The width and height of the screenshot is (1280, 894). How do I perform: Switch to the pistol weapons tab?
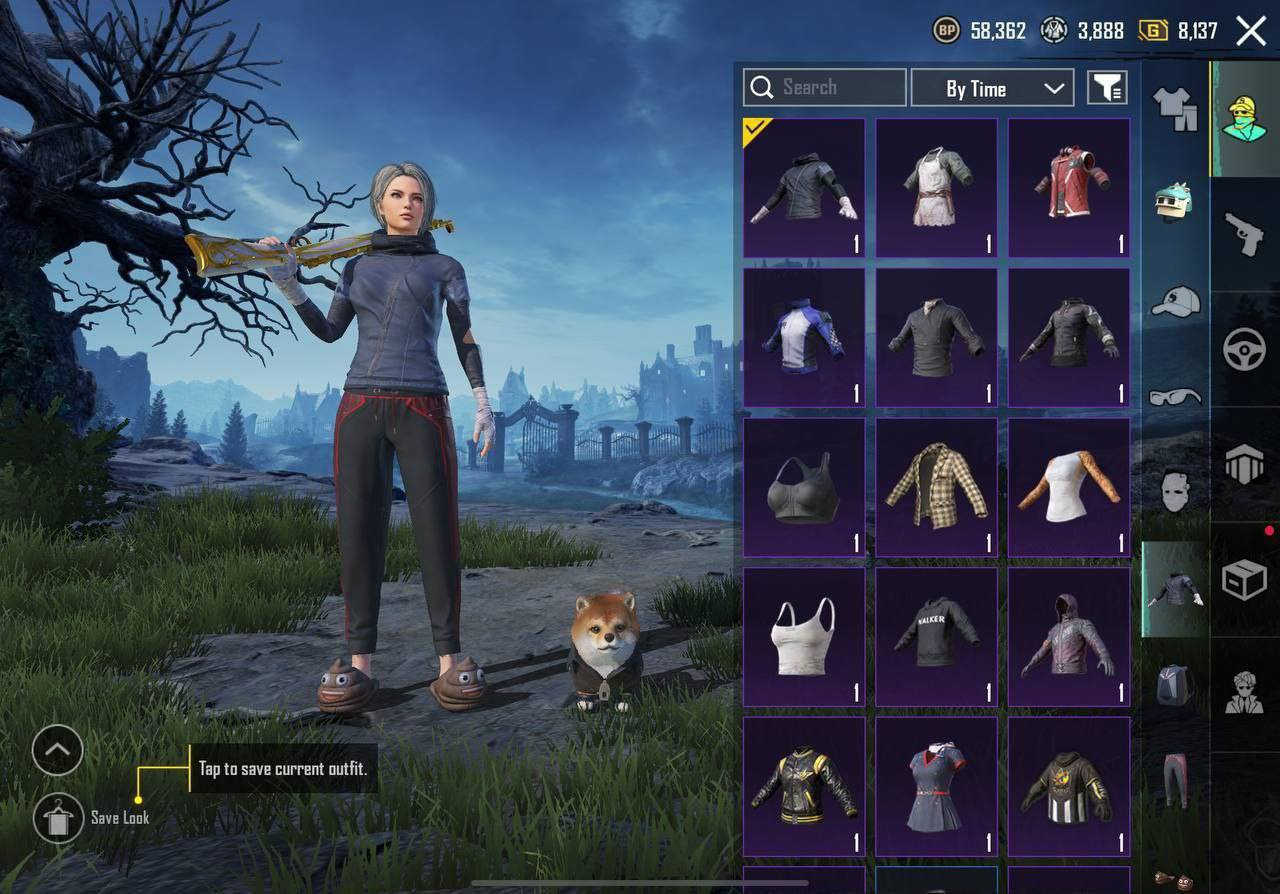(x=1245, y=234)
